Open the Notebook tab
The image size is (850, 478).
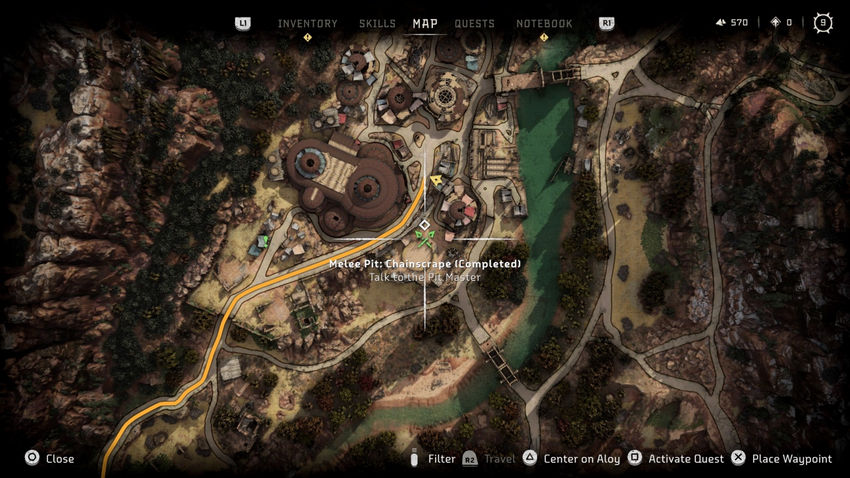point(544,23)
